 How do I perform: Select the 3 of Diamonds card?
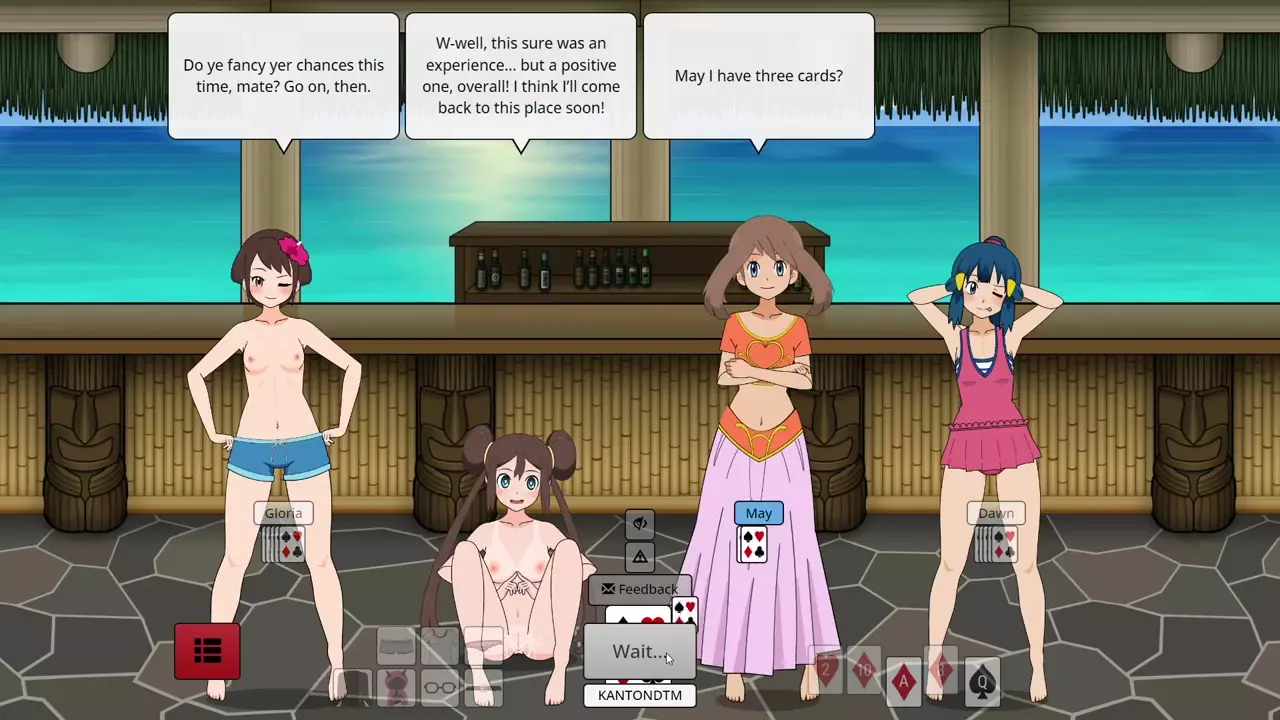tap(942, 671)
